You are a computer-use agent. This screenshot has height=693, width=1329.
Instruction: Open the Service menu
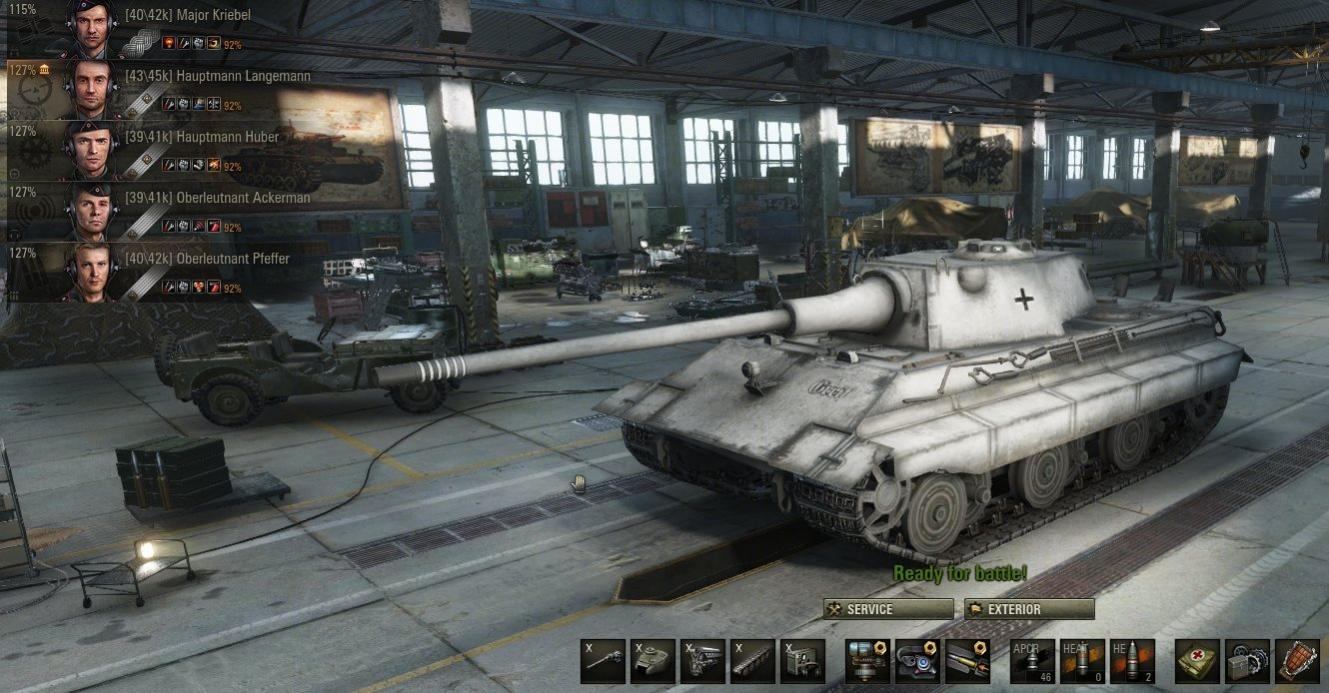[x=888, y=609]
